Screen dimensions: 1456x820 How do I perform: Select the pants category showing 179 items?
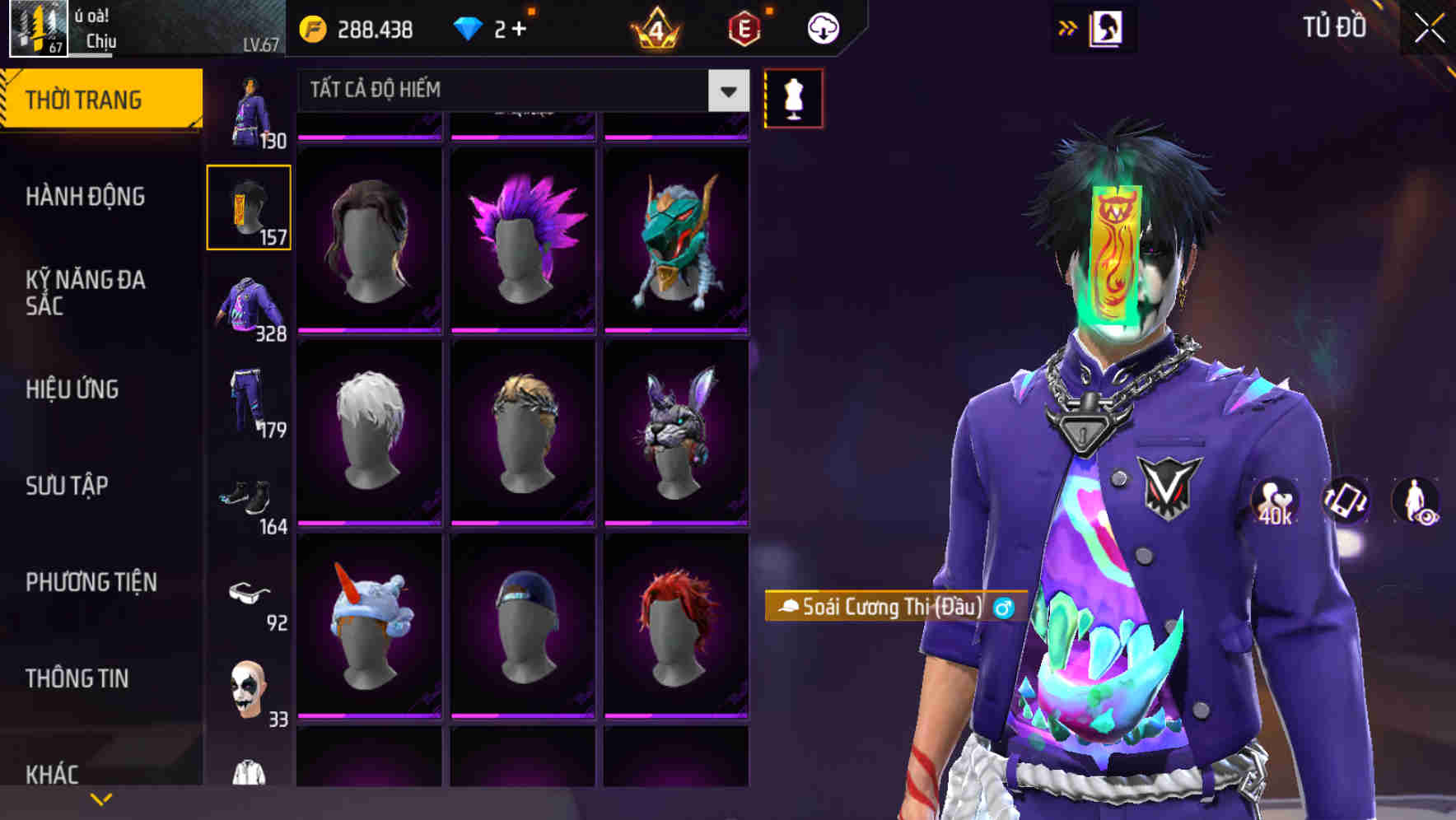coord(247,403)
